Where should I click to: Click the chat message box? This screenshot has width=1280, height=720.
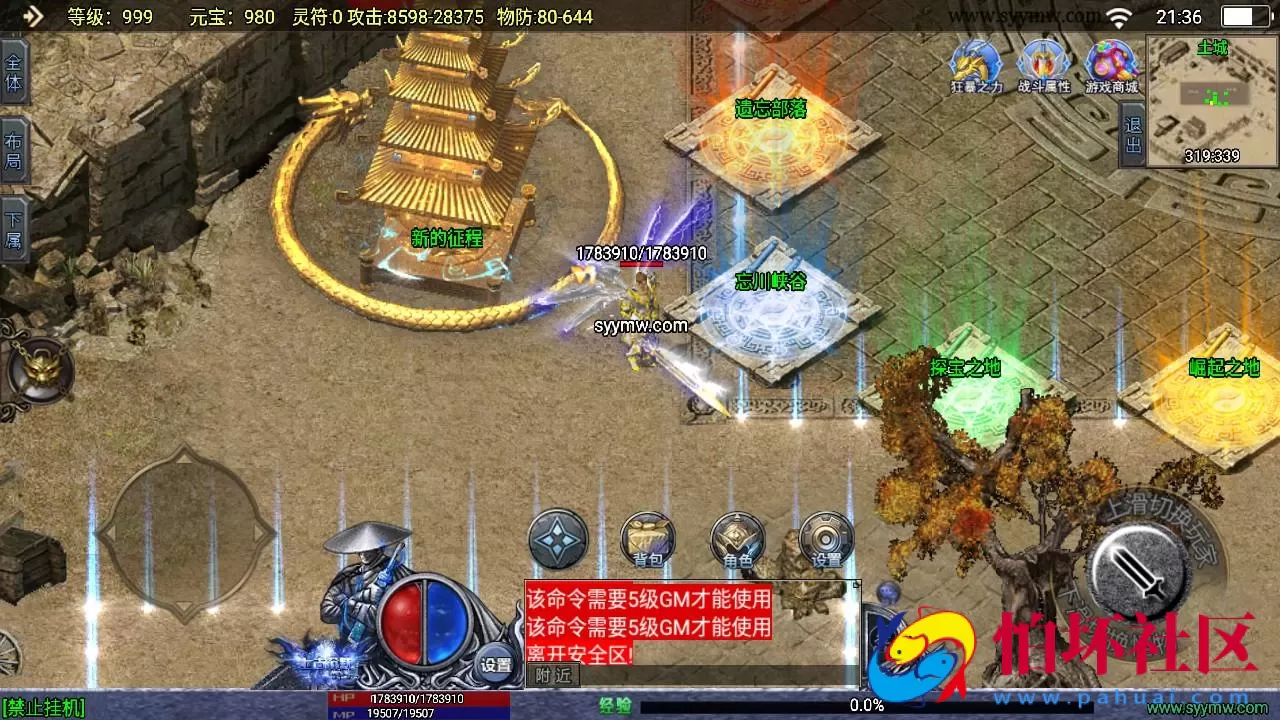click(690, 625)
